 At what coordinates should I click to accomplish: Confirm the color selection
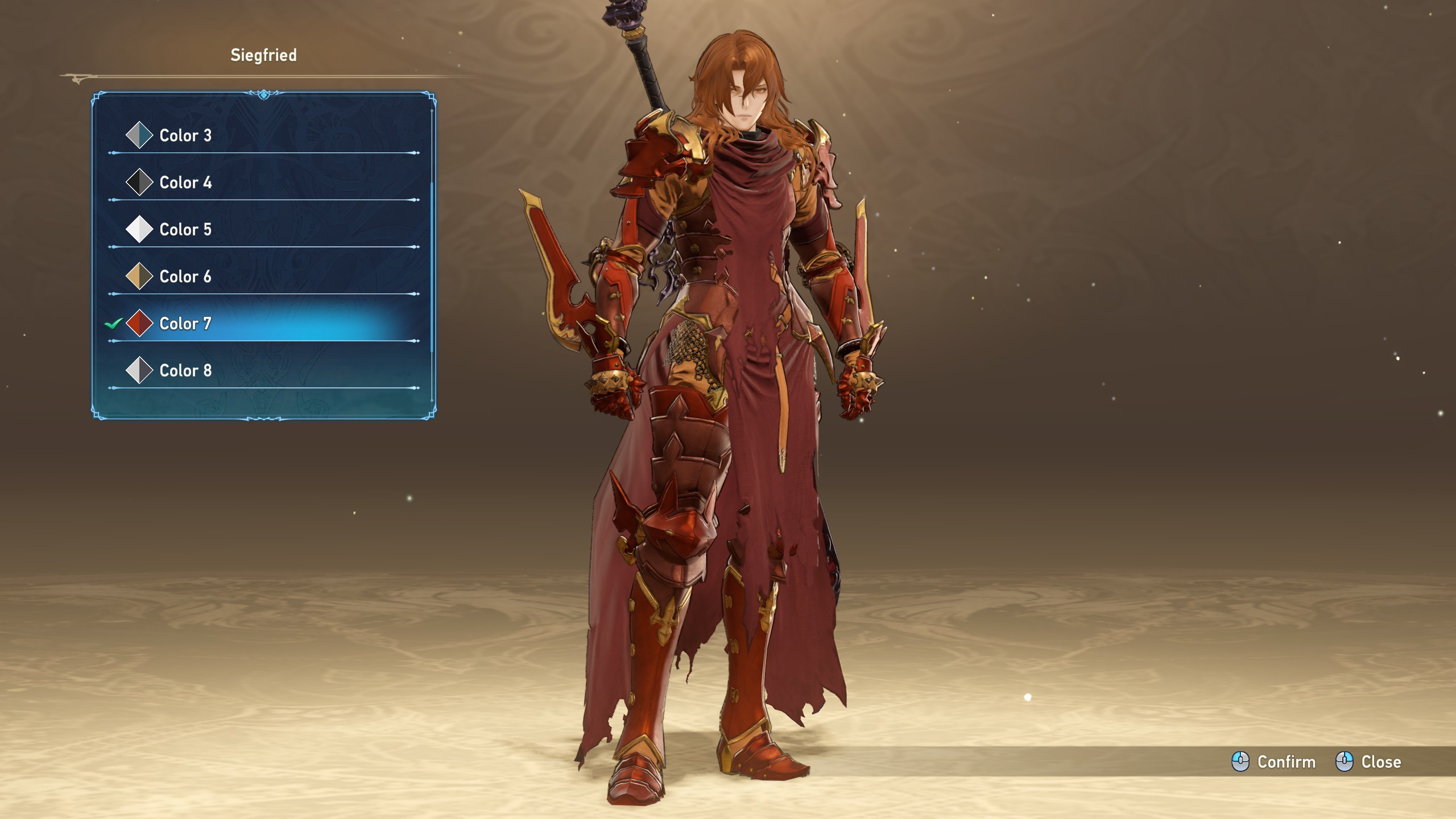click(1273, 762)
